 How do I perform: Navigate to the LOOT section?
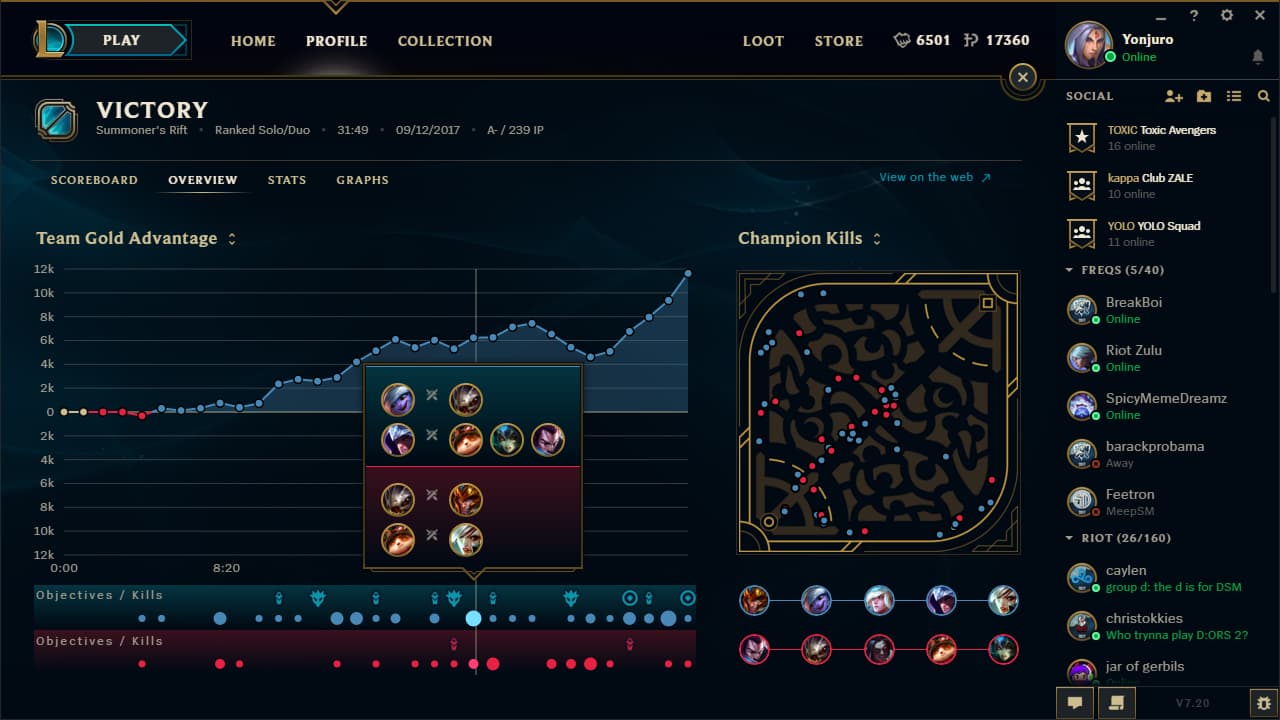click(763, 41)
